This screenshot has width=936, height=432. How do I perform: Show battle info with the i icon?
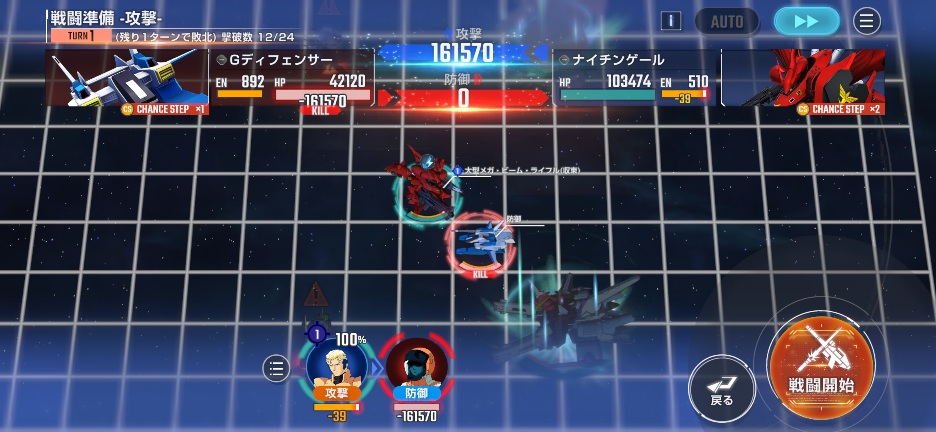[672, 20]
